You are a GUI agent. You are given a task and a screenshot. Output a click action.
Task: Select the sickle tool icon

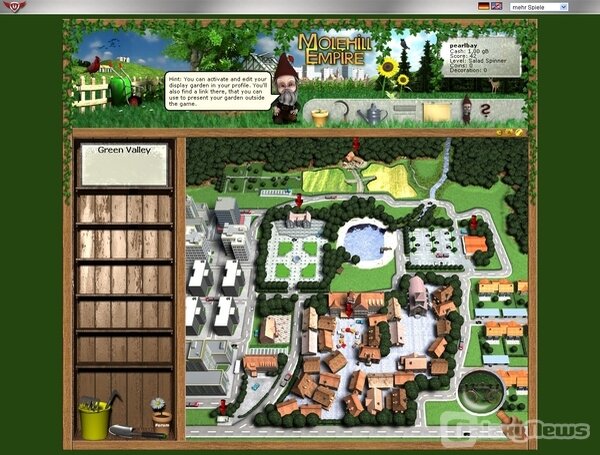(x=345, y=113)
